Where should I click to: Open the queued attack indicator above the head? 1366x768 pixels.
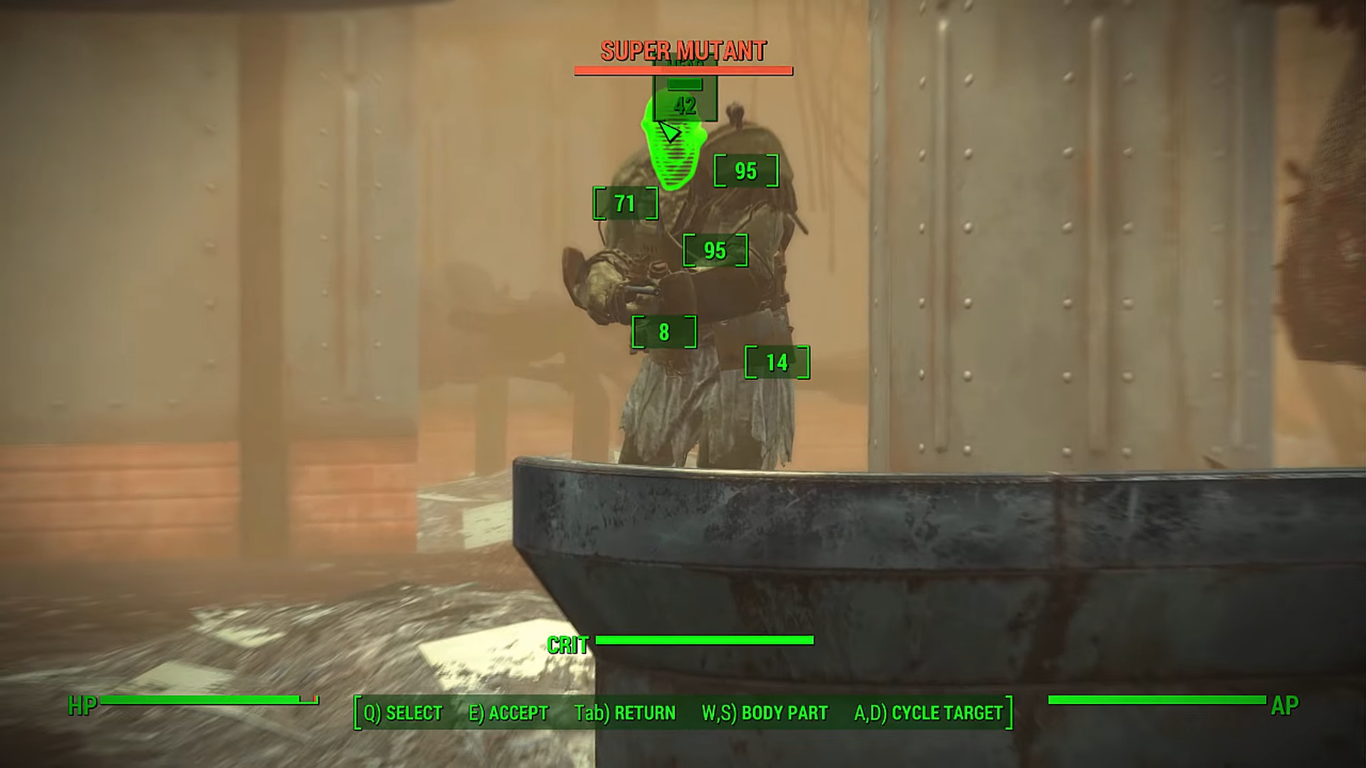683,87
